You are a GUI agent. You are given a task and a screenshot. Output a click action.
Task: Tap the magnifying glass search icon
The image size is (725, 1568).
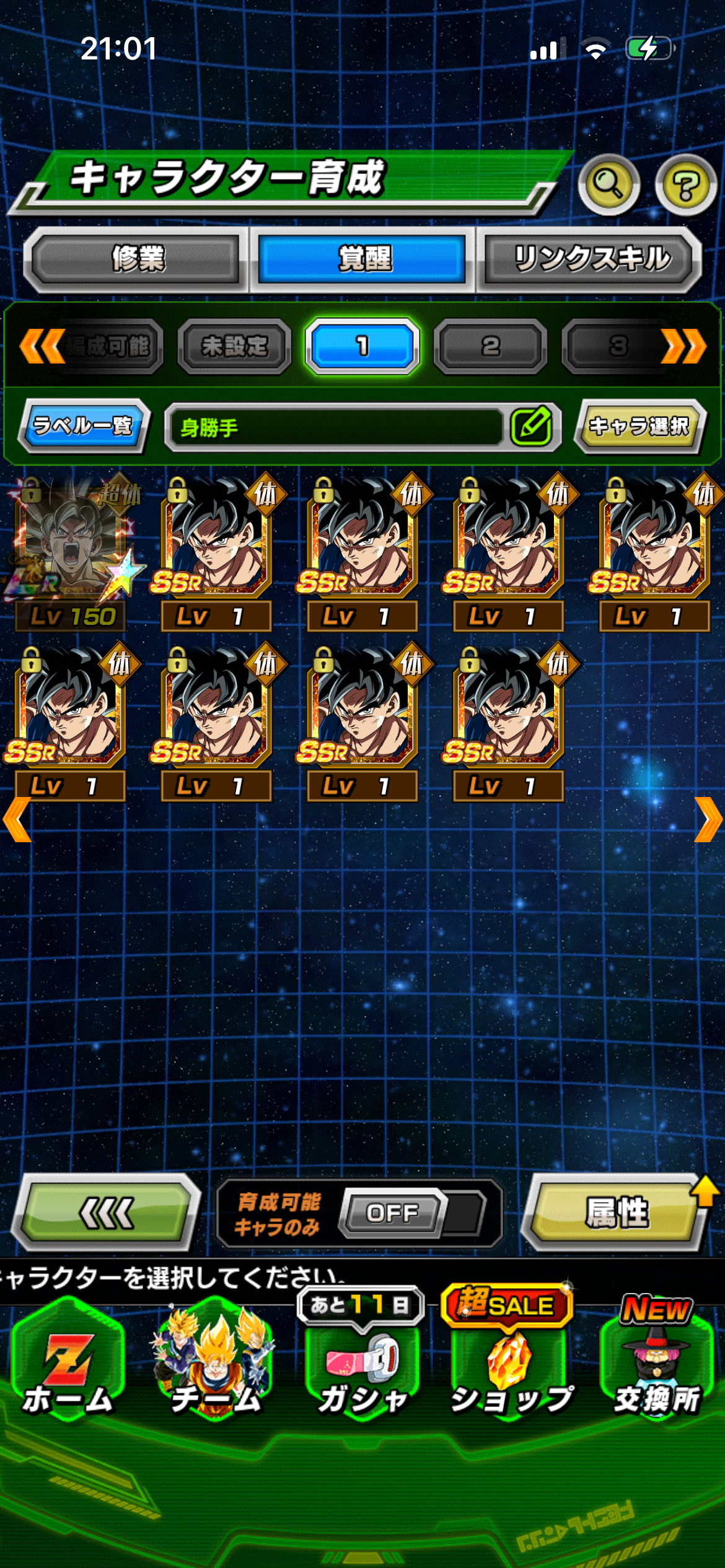click(609, 185)
